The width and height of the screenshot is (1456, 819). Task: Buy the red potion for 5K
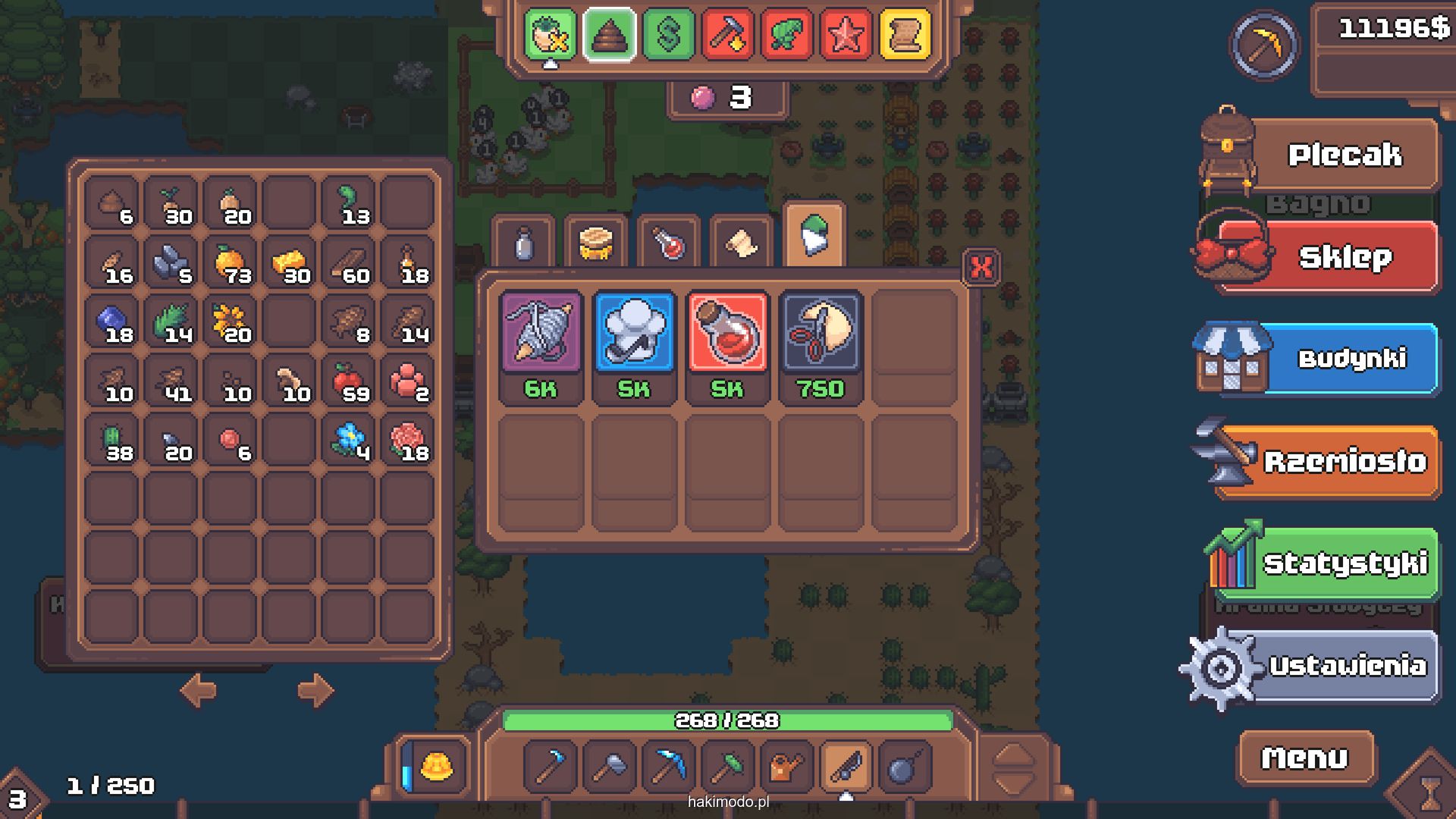[x=727, y=333]
